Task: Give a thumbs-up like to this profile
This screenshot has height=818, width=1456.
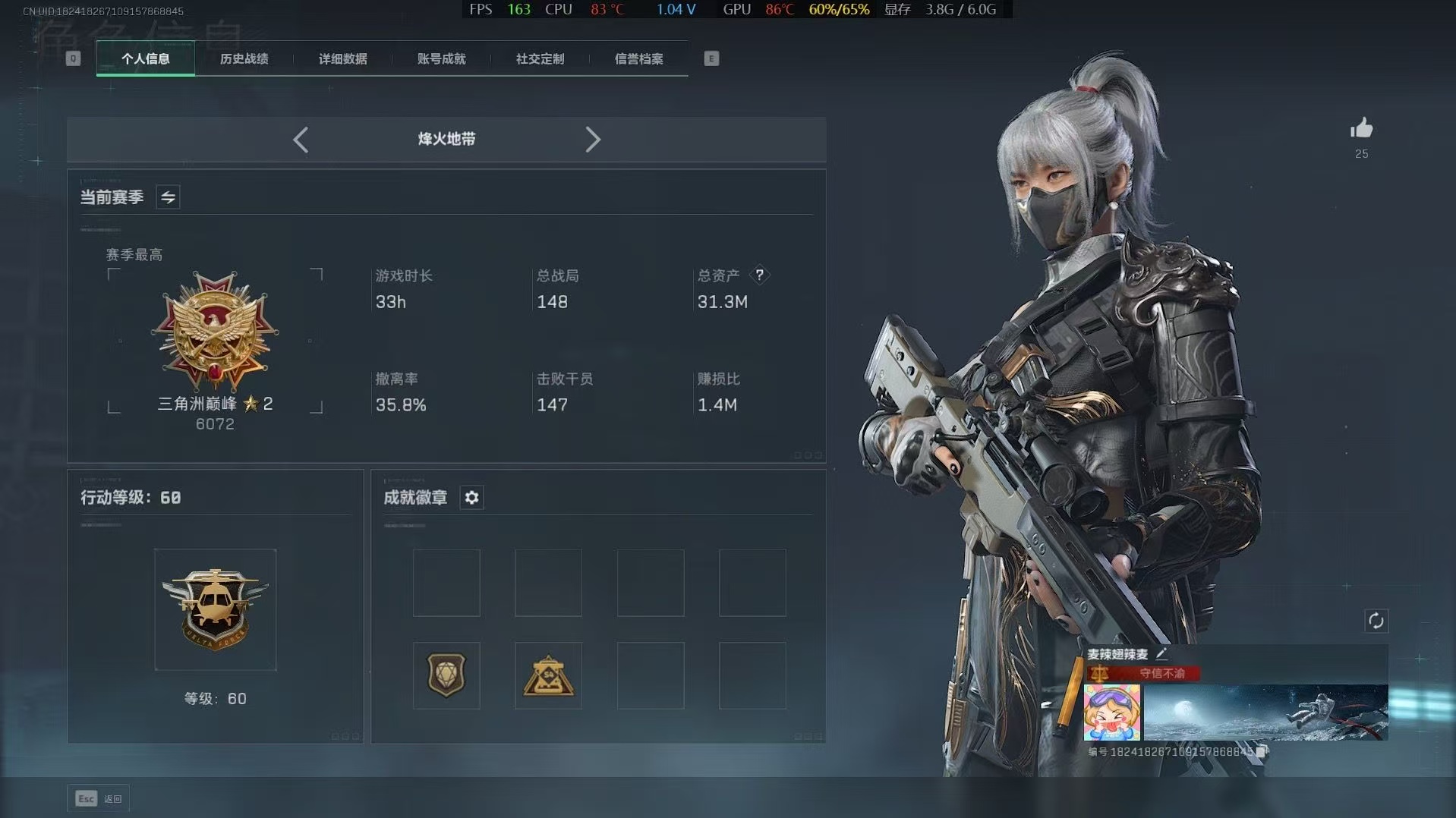Action: [x=1361, y=129]
